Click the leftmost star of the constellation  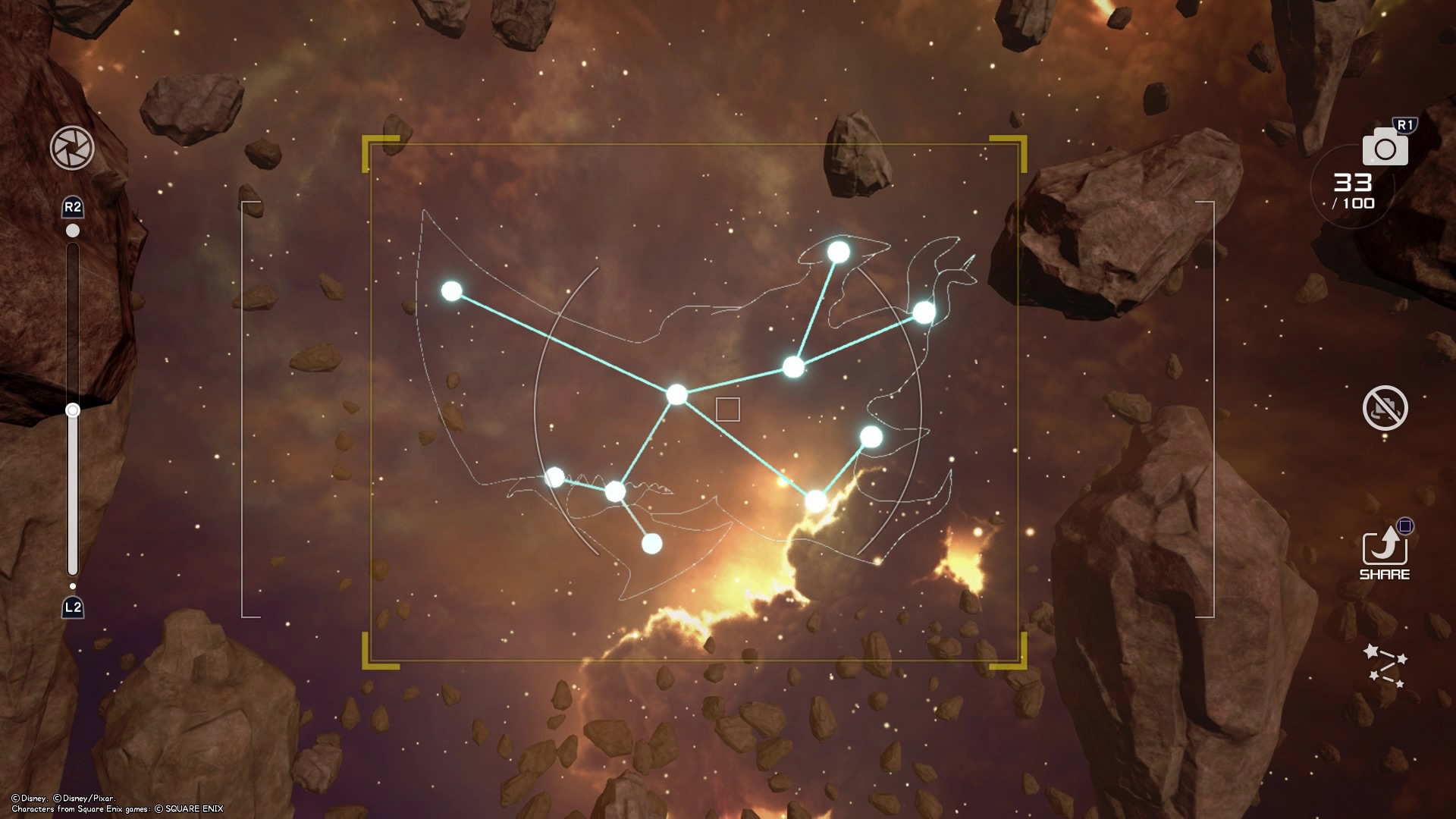pos(453,290)
